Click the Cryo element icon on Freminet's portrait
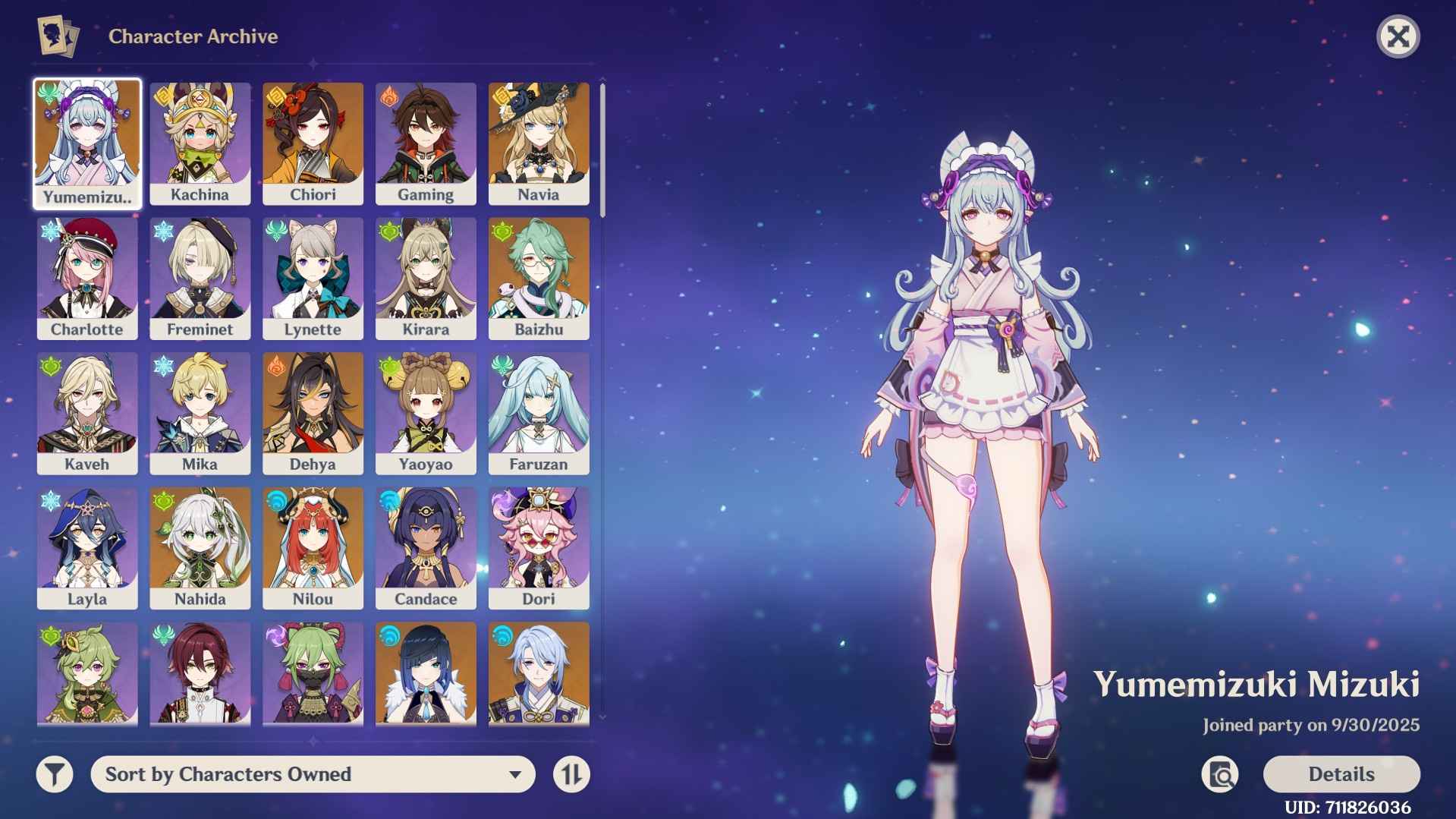1456x819 pixels. [162, 230]
